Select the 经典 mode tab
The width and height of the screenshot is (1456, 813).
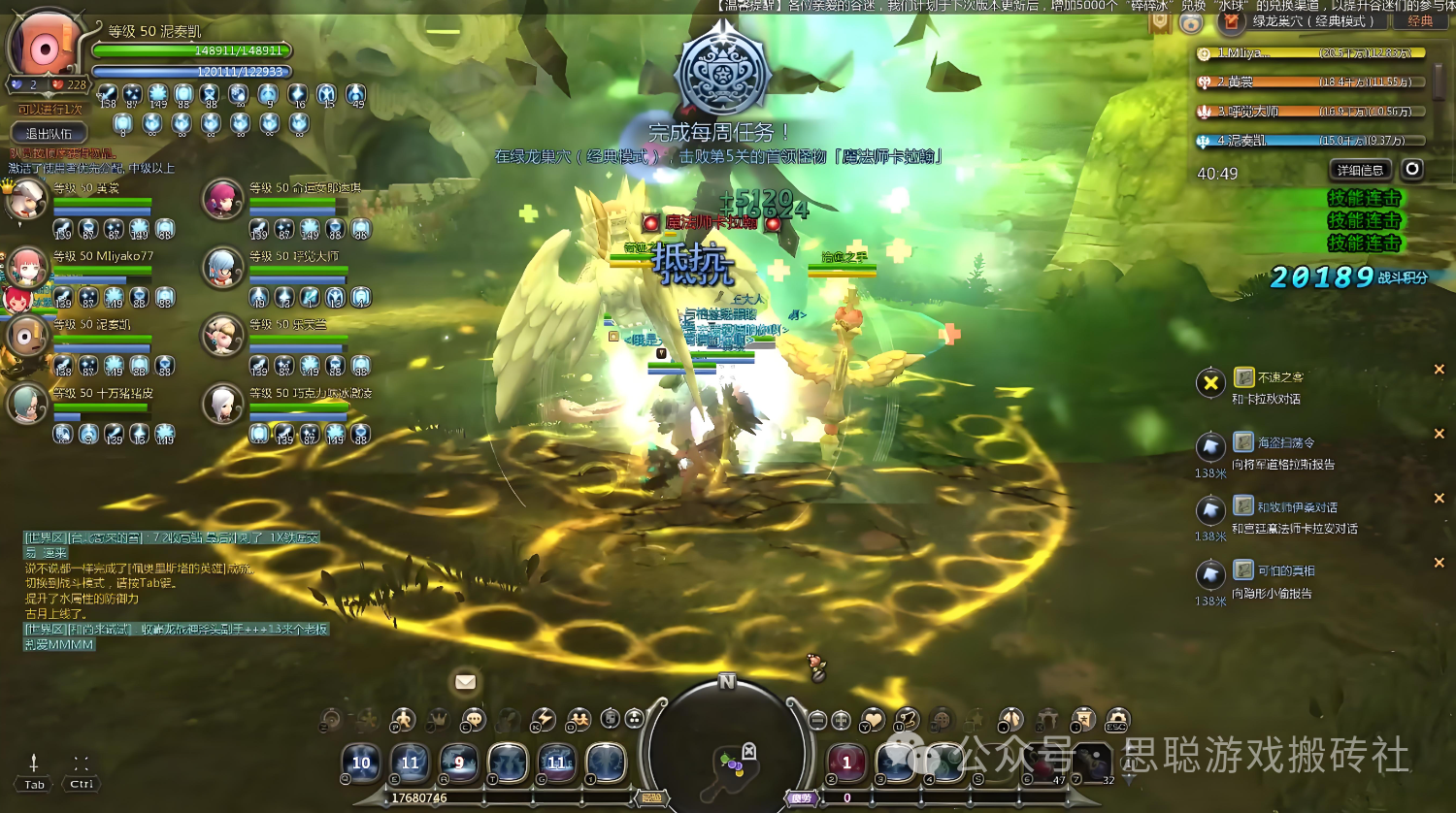(x=1420, y=21)
